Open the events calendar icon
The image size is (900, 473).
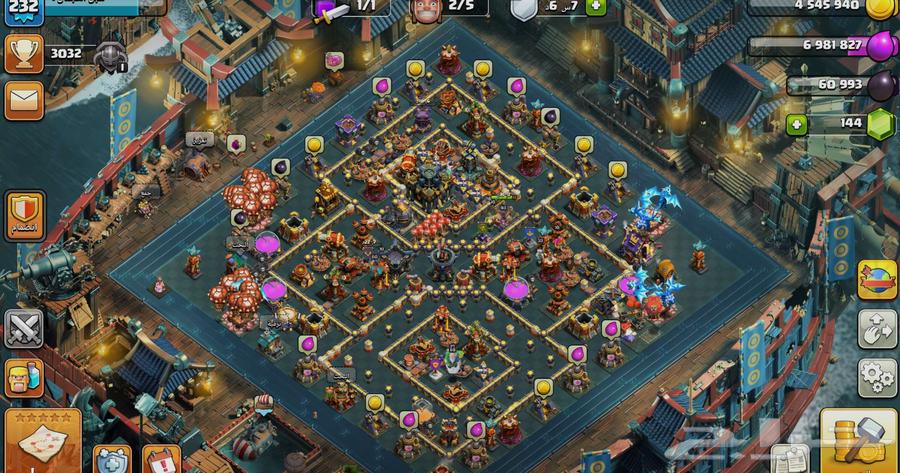161,459
